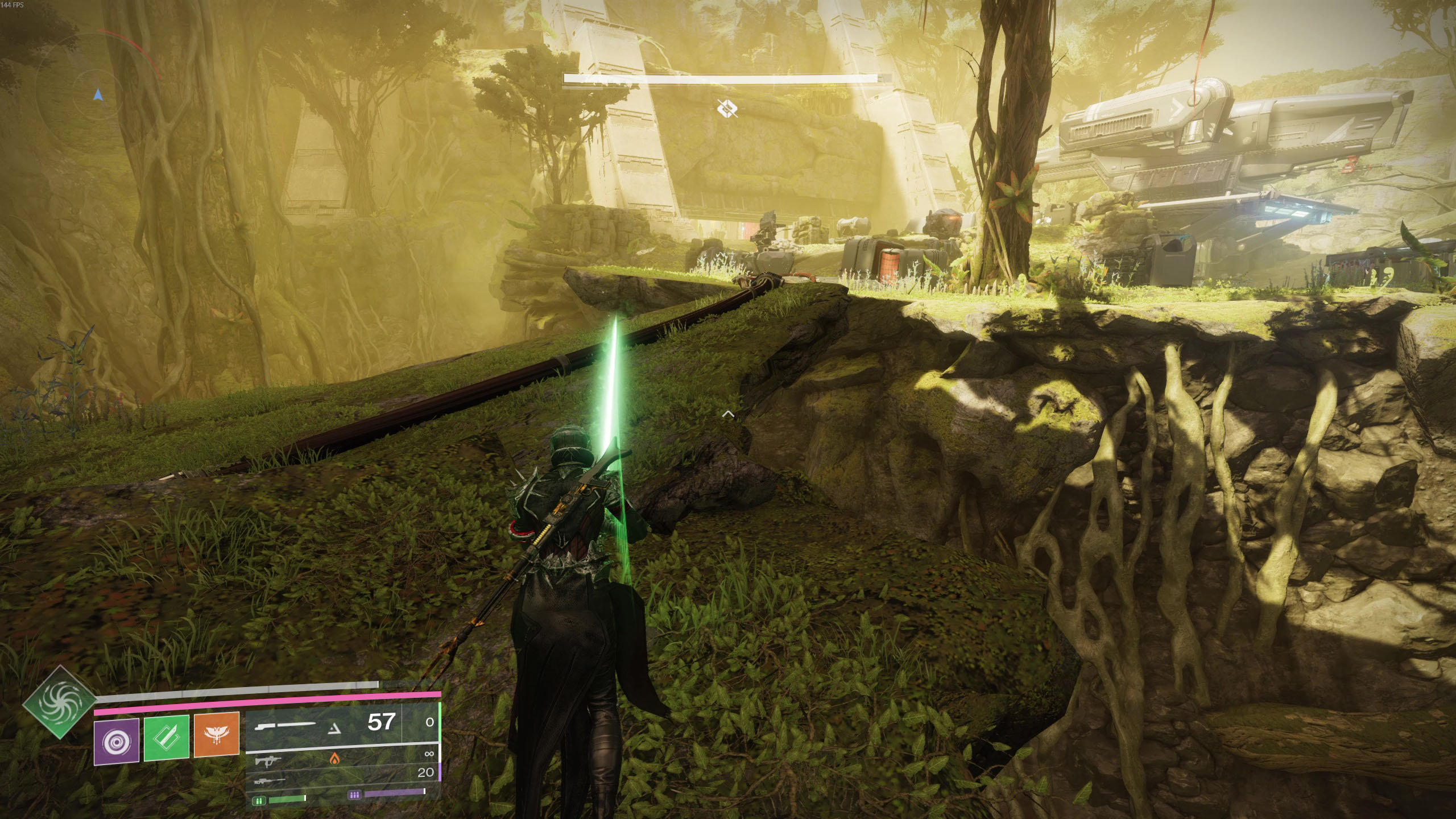Click the radar in the top-left corner
Screen dimensions: 1456x819
[x=98, y=94]
